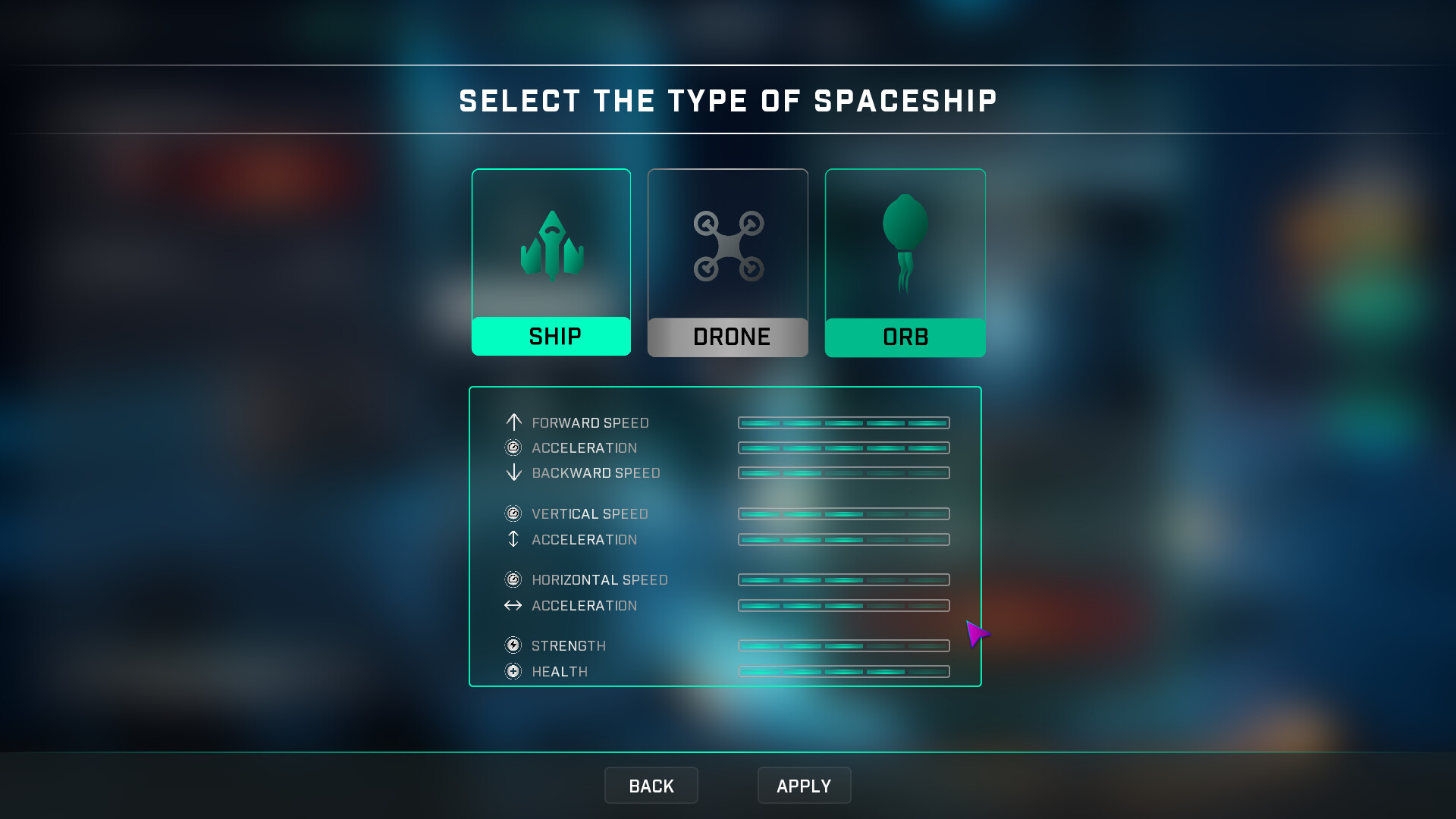This screenshot has height=819, width=1456.
Task: Click the horizontal double-arrow icon beside Acceleration
Action: pos(513,605)
